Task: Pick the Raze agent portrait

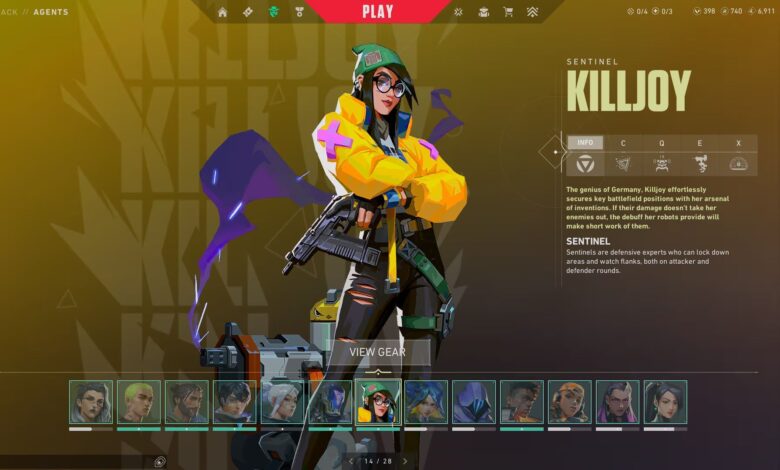Action: [x=570, y=401]
